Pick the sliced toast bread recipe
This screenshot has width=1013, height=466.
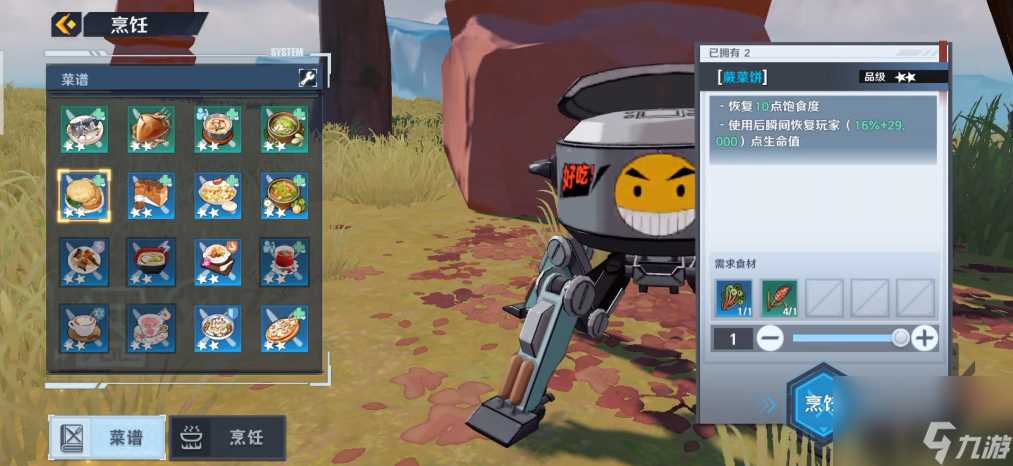pyautogui.click(x=151, y=195)
